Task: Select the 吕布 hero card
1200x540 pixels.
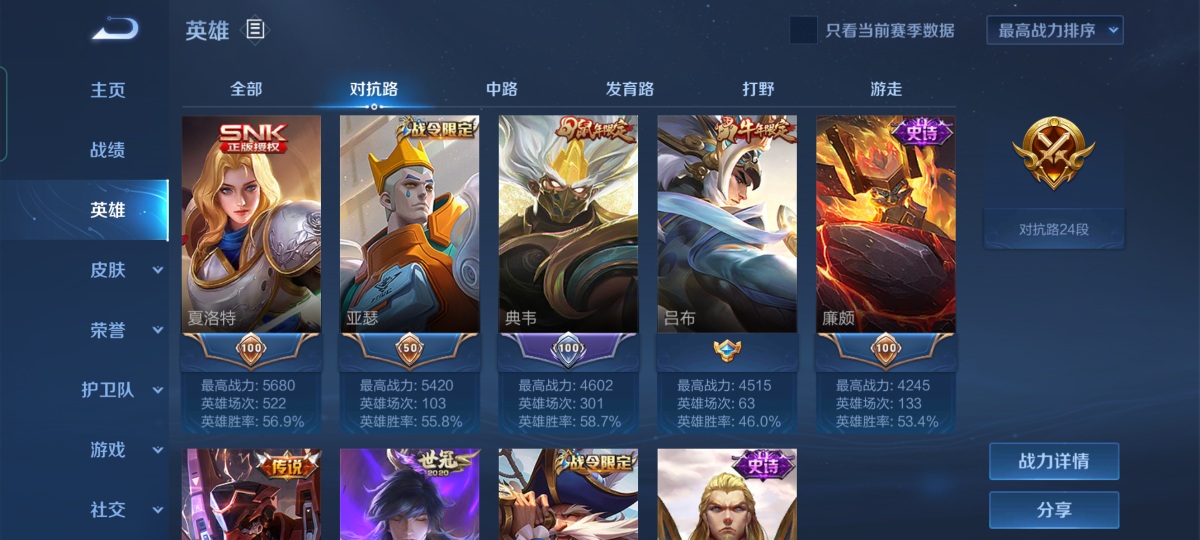Action: pyautogui.click(x=727, y=225)
